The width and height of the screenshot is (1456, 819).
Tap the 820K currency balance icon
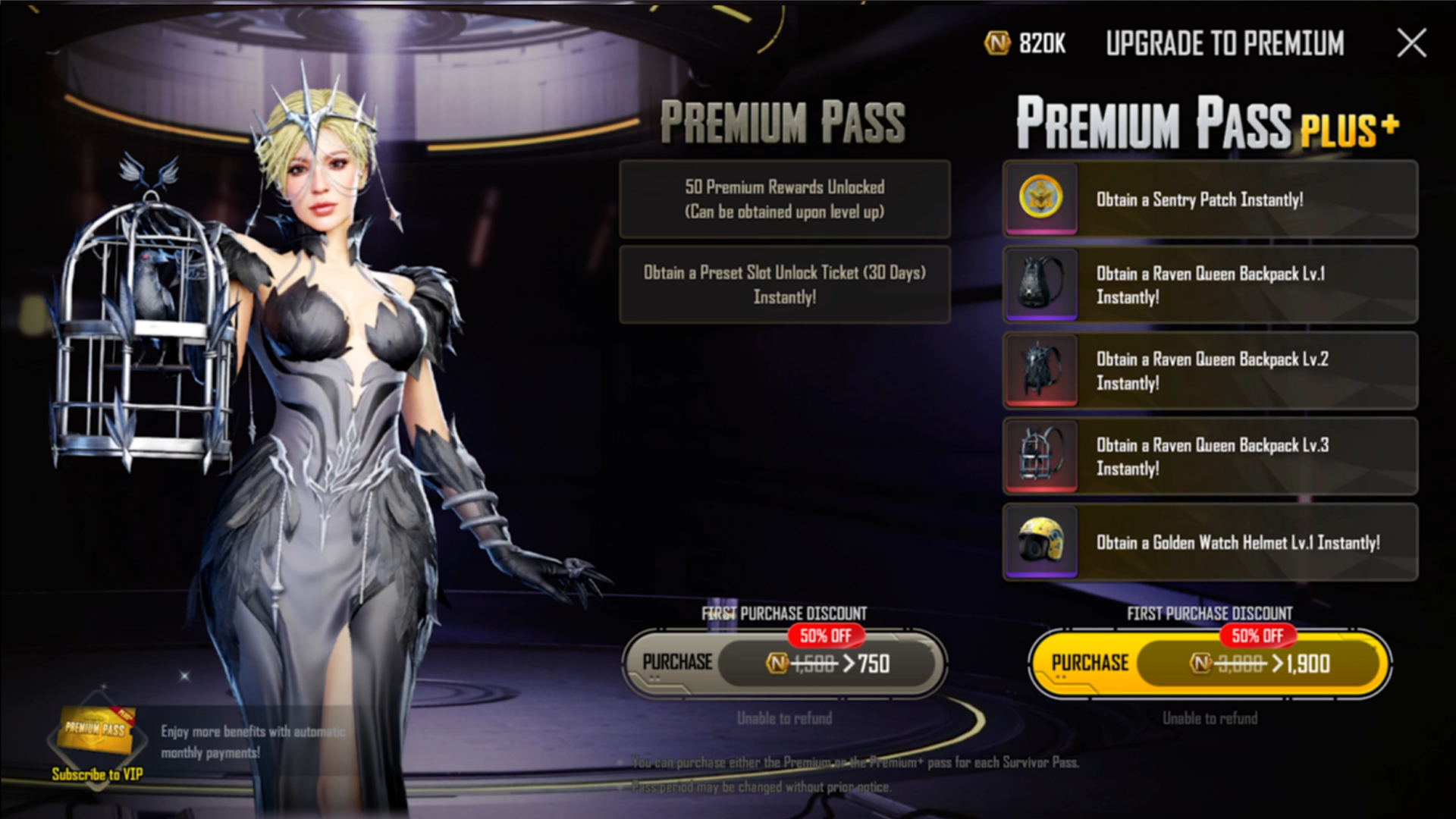click(997, 43)
